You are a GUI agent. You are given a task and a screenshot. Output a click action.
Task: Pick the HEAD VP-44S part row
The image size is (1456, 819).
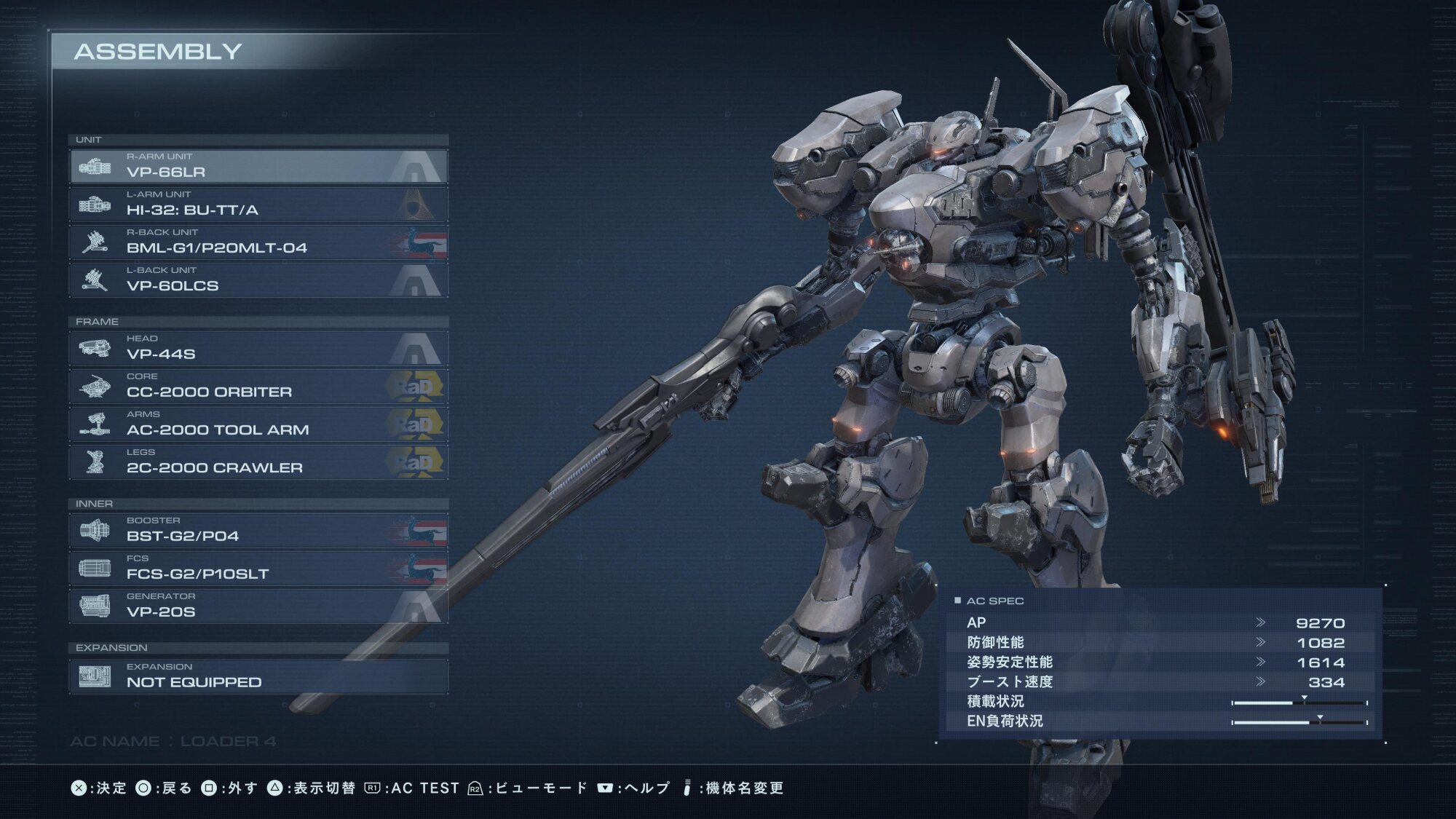258,349
